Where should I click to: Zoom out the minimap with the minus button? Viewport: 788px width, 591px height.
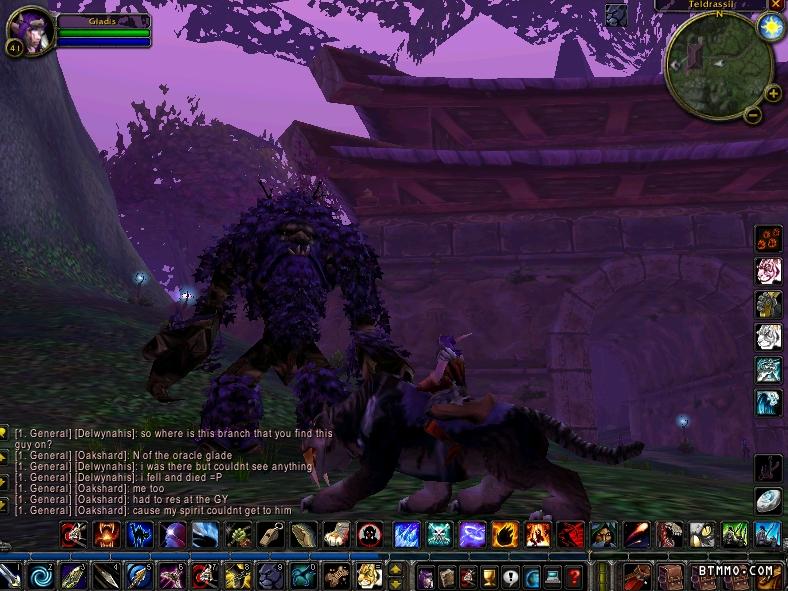tap(753, 115)
